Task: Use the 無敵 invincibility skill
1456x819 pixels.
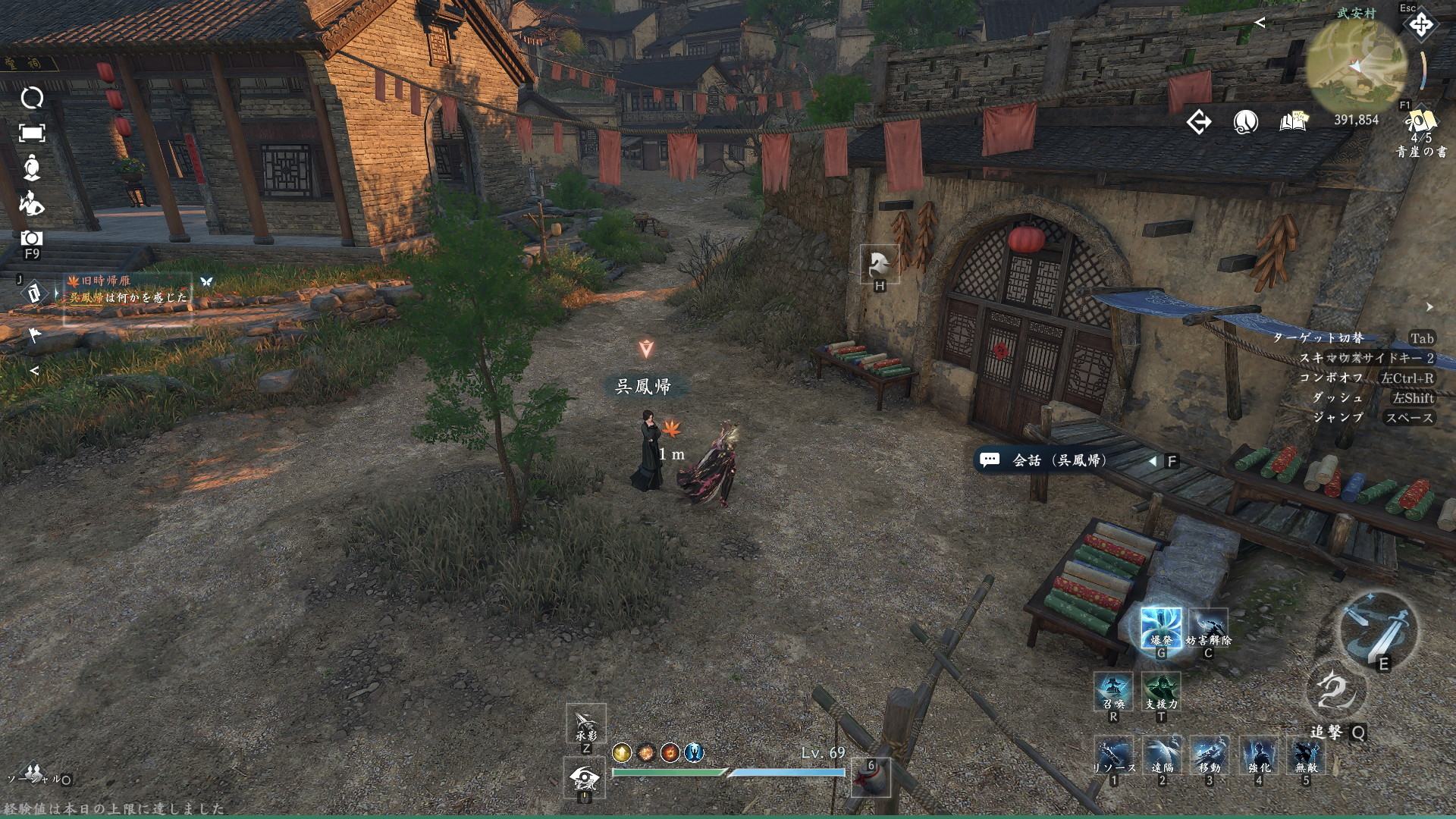Action: pos(1306,755)
